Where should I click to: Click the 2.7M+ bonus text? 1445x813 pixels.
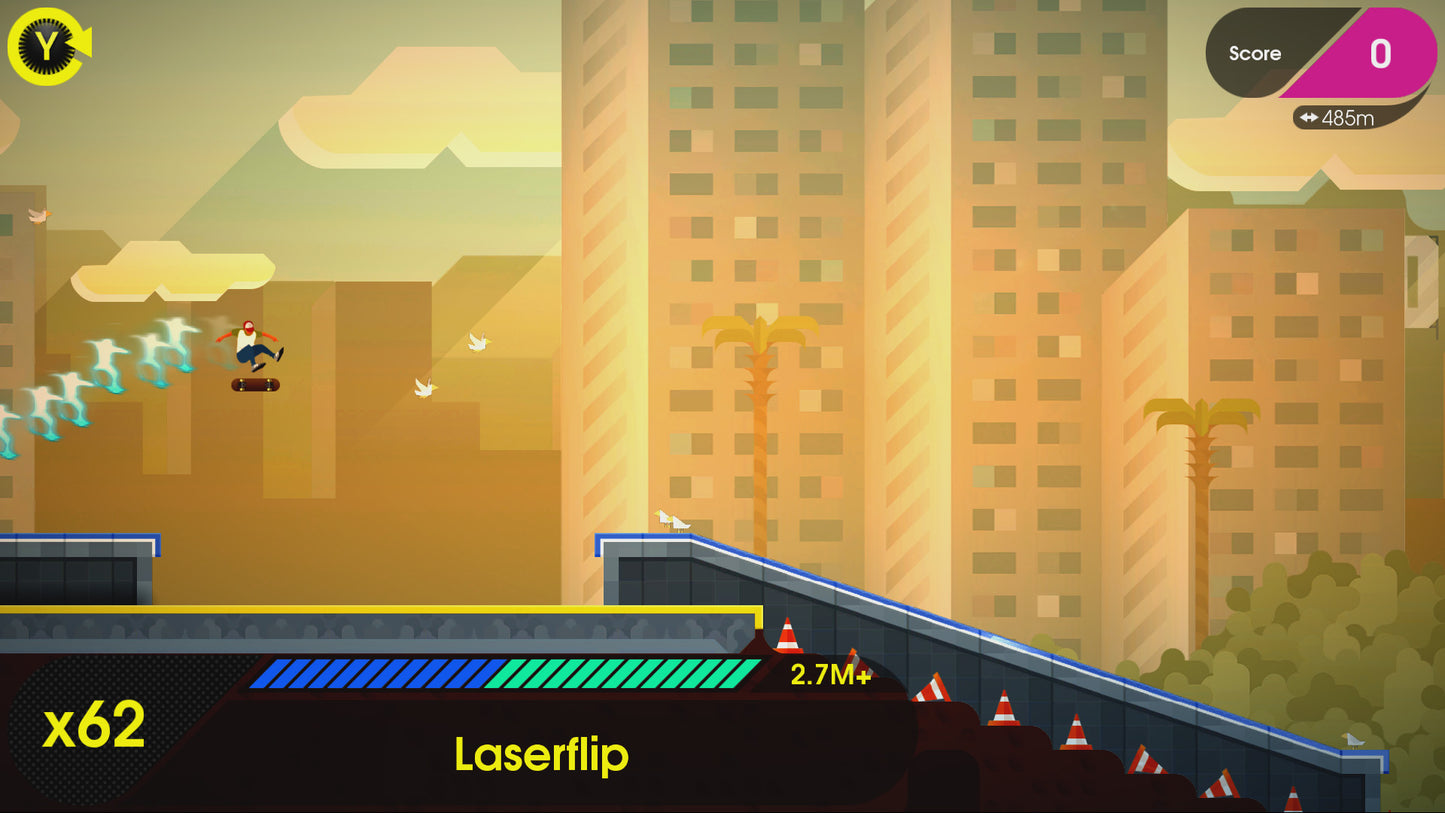pyautogui.click(x=830, y=676)
